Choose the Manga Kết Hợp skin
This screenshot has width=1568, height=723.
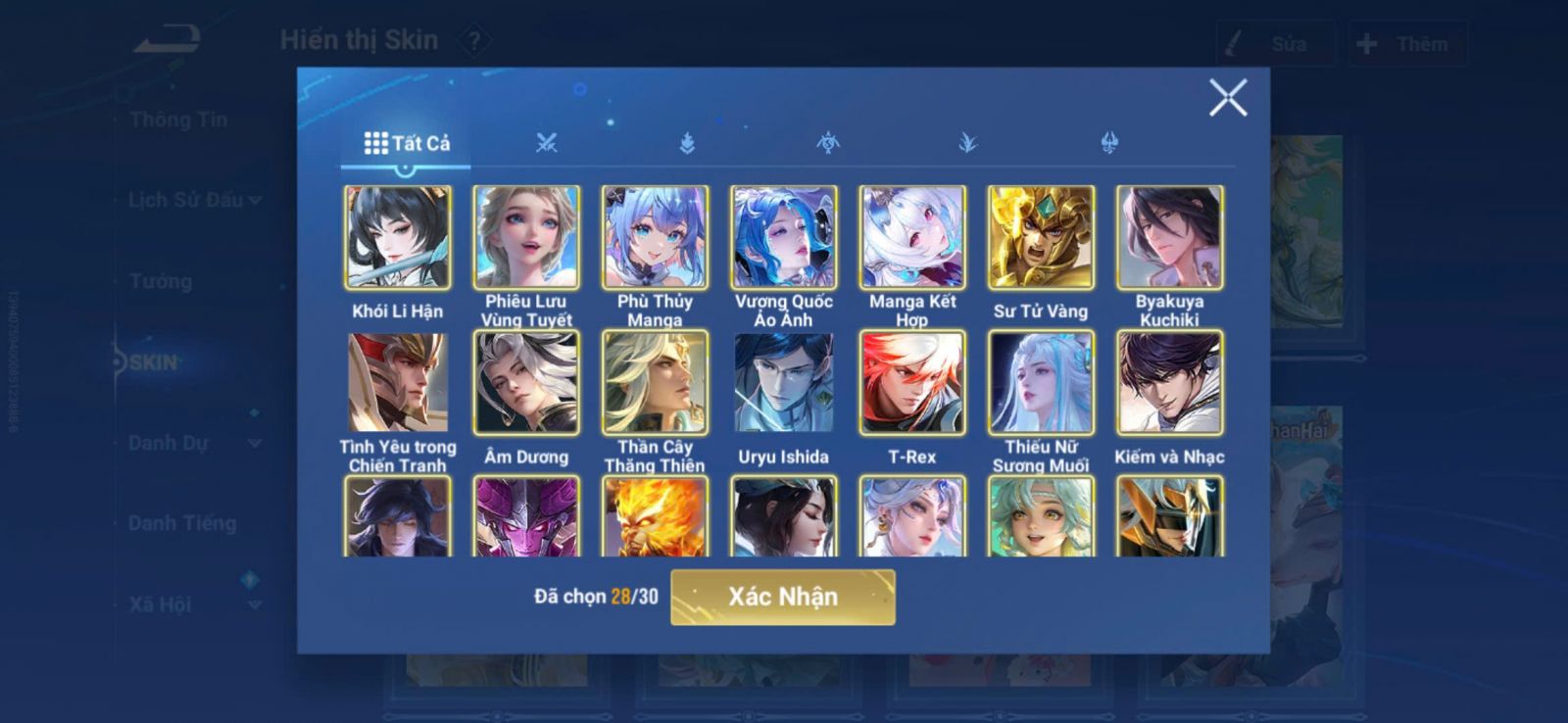click(912, 238)
